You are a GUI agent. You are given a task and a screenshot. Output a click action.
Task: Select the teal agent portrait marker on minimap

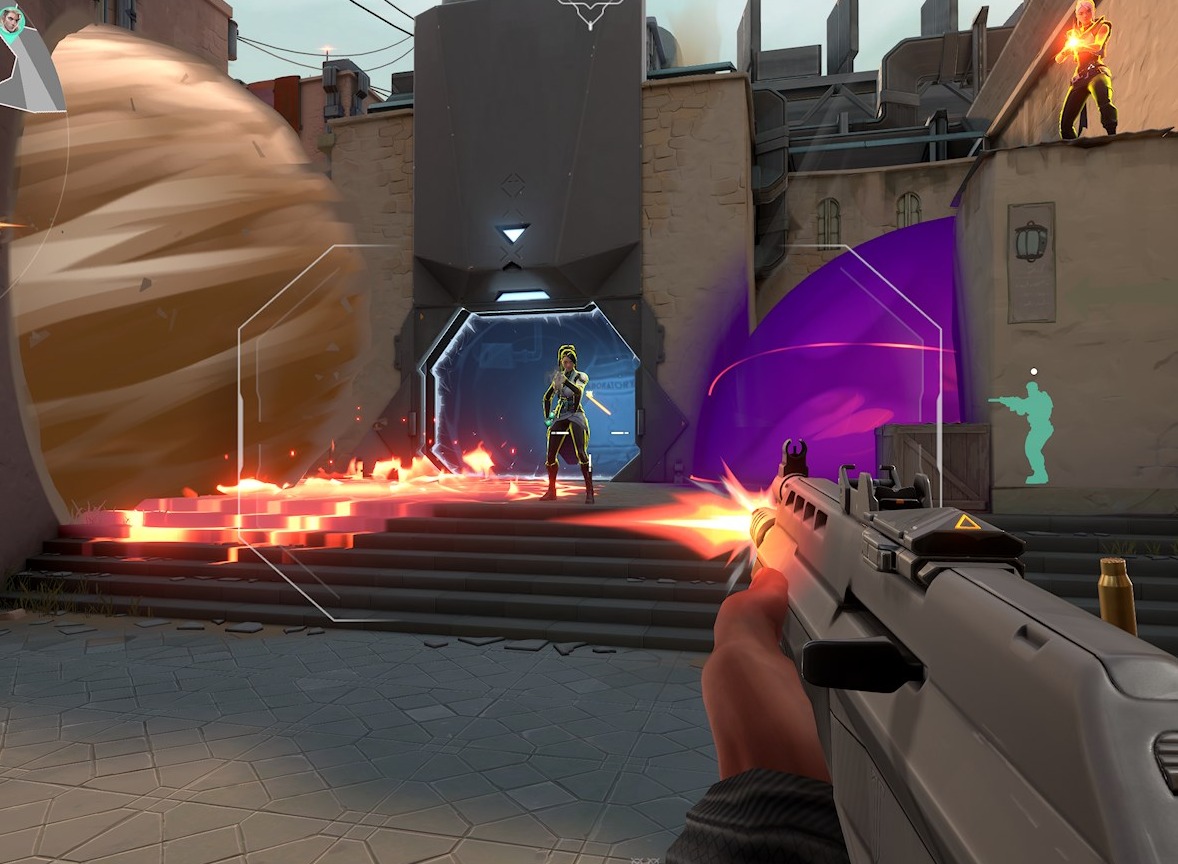(x=11, y=20)
